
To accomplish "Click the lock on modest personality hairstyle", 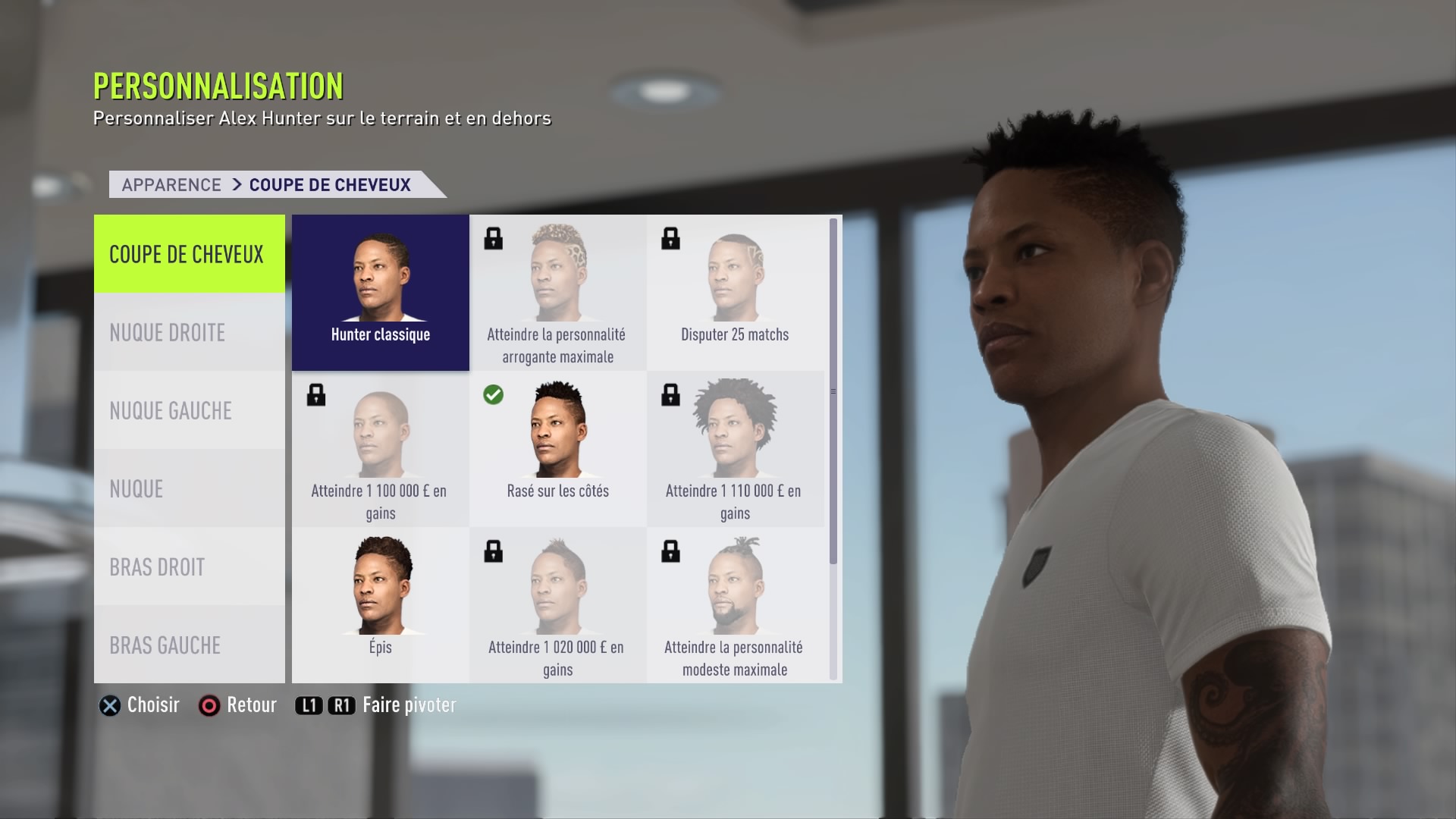I will click(x=671, y=552).
